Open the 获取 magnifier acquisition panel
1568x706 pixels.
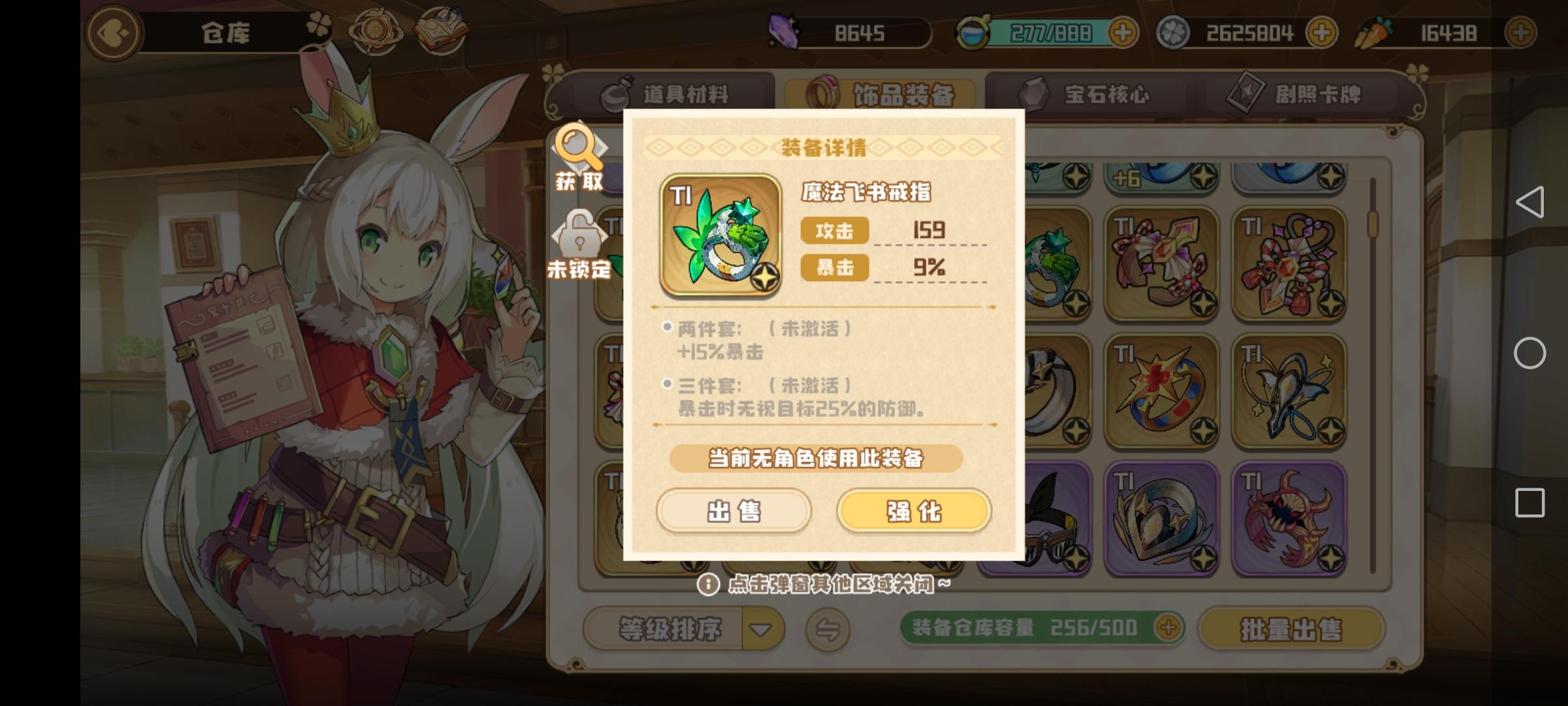tap(580, 159)
